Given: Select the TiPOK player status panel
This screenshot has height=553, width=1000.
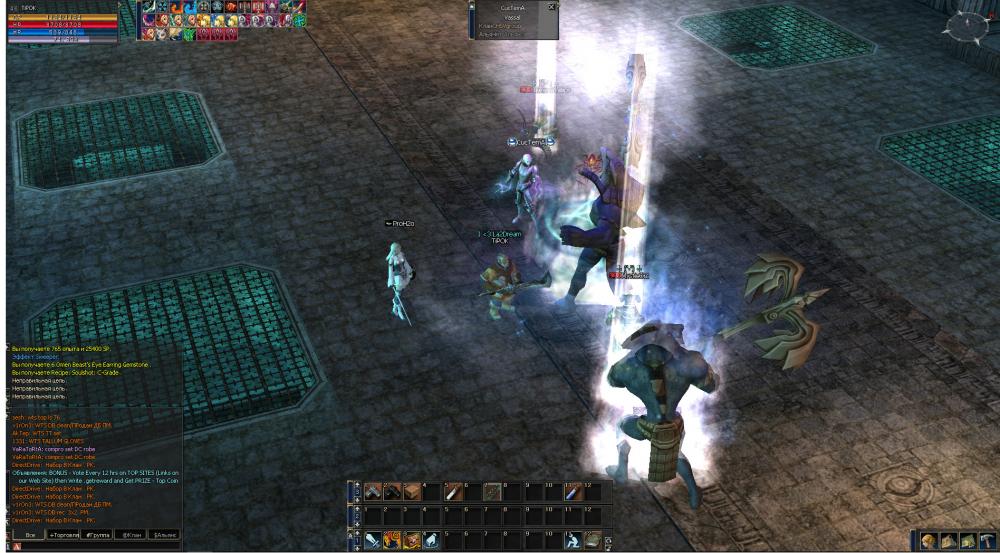Looking at the screenshot, I should [x=62, y=22].
